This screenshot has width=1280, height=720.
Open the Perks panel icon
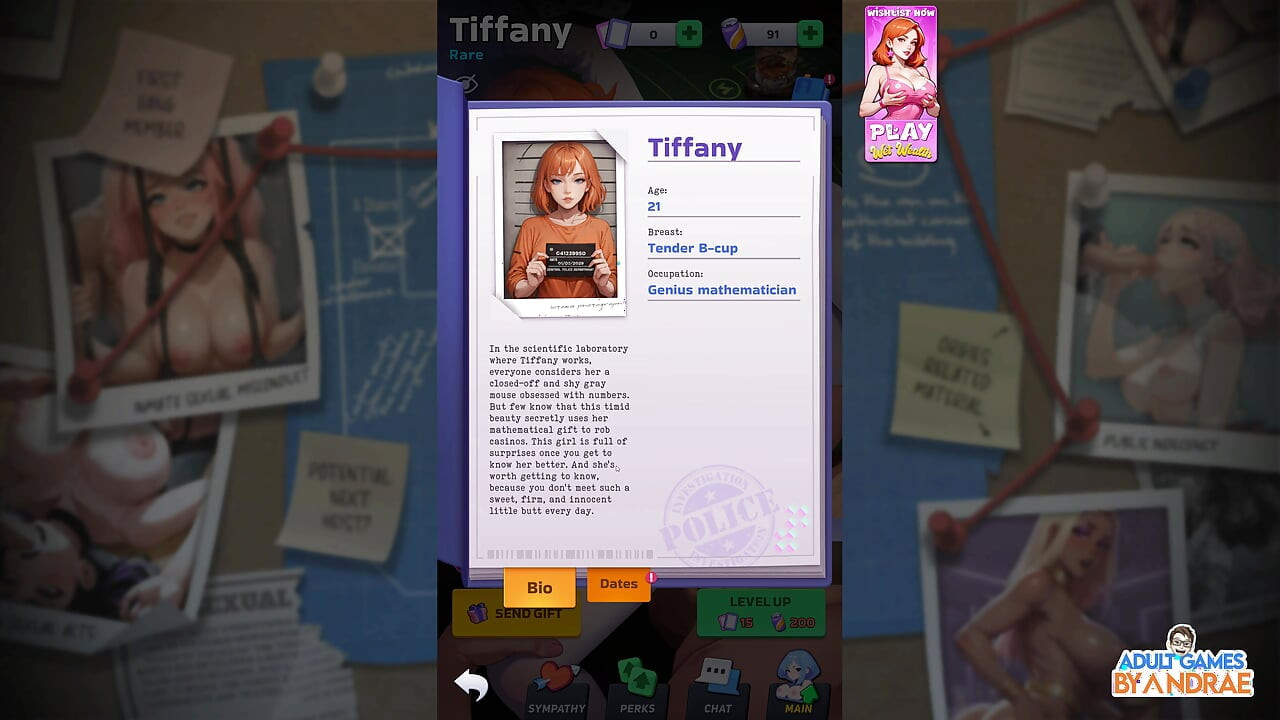[x=637, y=678]
